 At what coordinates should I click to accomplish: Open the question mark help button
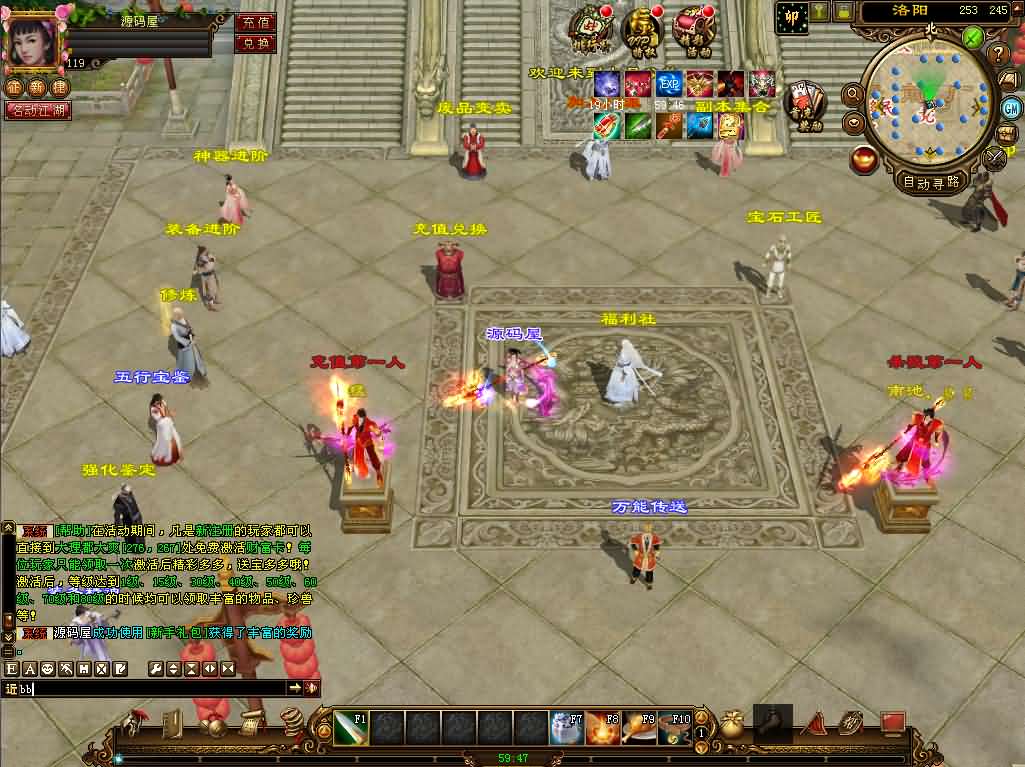pos(997,54)
